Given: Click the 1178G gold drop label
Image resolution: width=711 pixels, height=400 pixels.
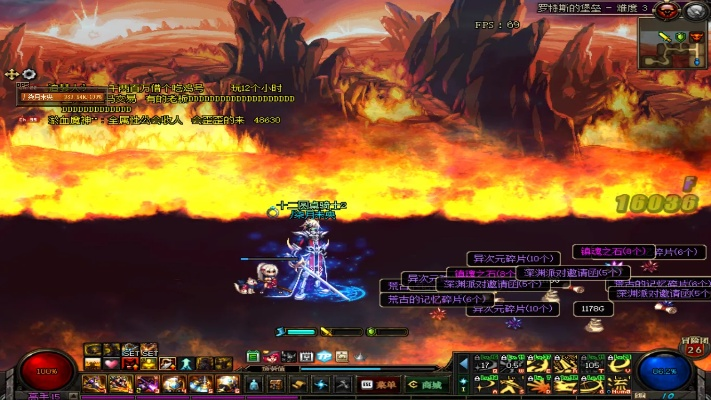Looking at the screenshot, I should pos(594,310).
